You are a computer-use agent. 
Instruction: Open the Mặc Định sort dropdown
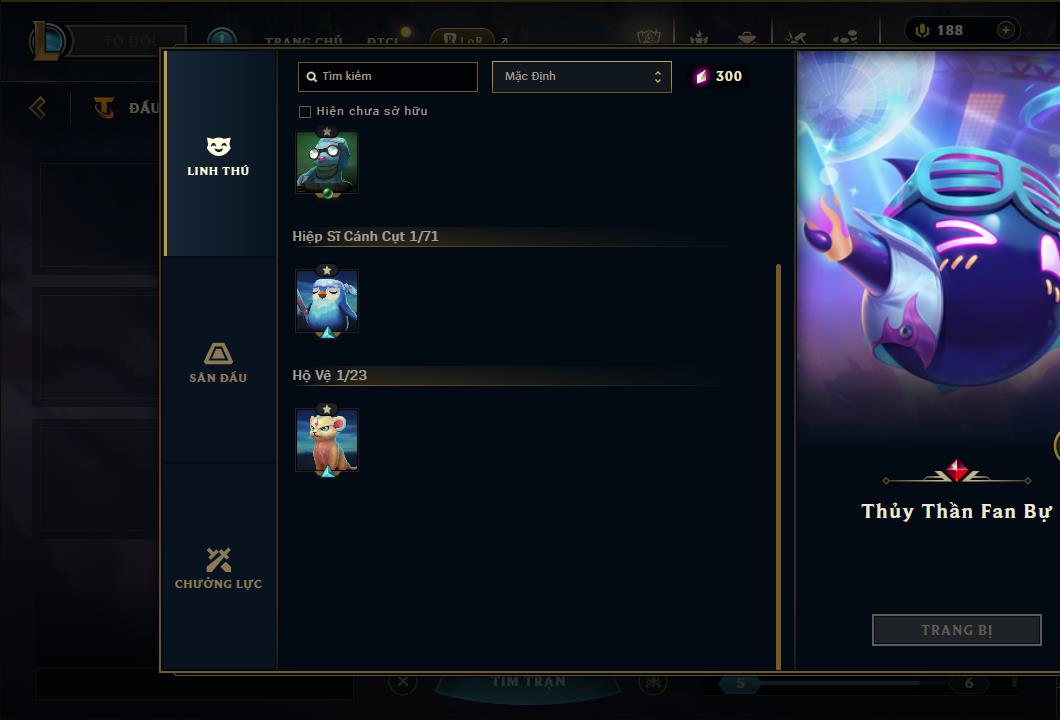pyautogui.click(x=581, y=77)
